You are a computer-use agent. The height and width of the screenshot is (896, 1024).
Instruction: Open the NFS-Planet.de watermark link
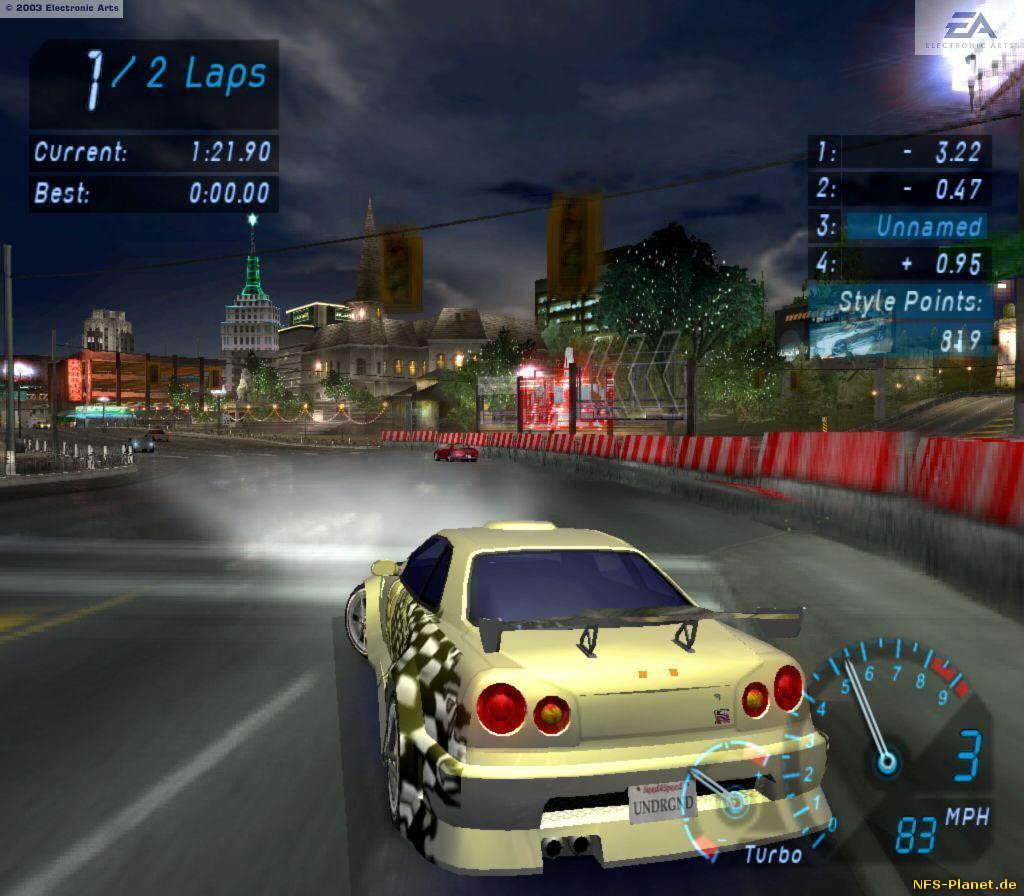[964, 884]
